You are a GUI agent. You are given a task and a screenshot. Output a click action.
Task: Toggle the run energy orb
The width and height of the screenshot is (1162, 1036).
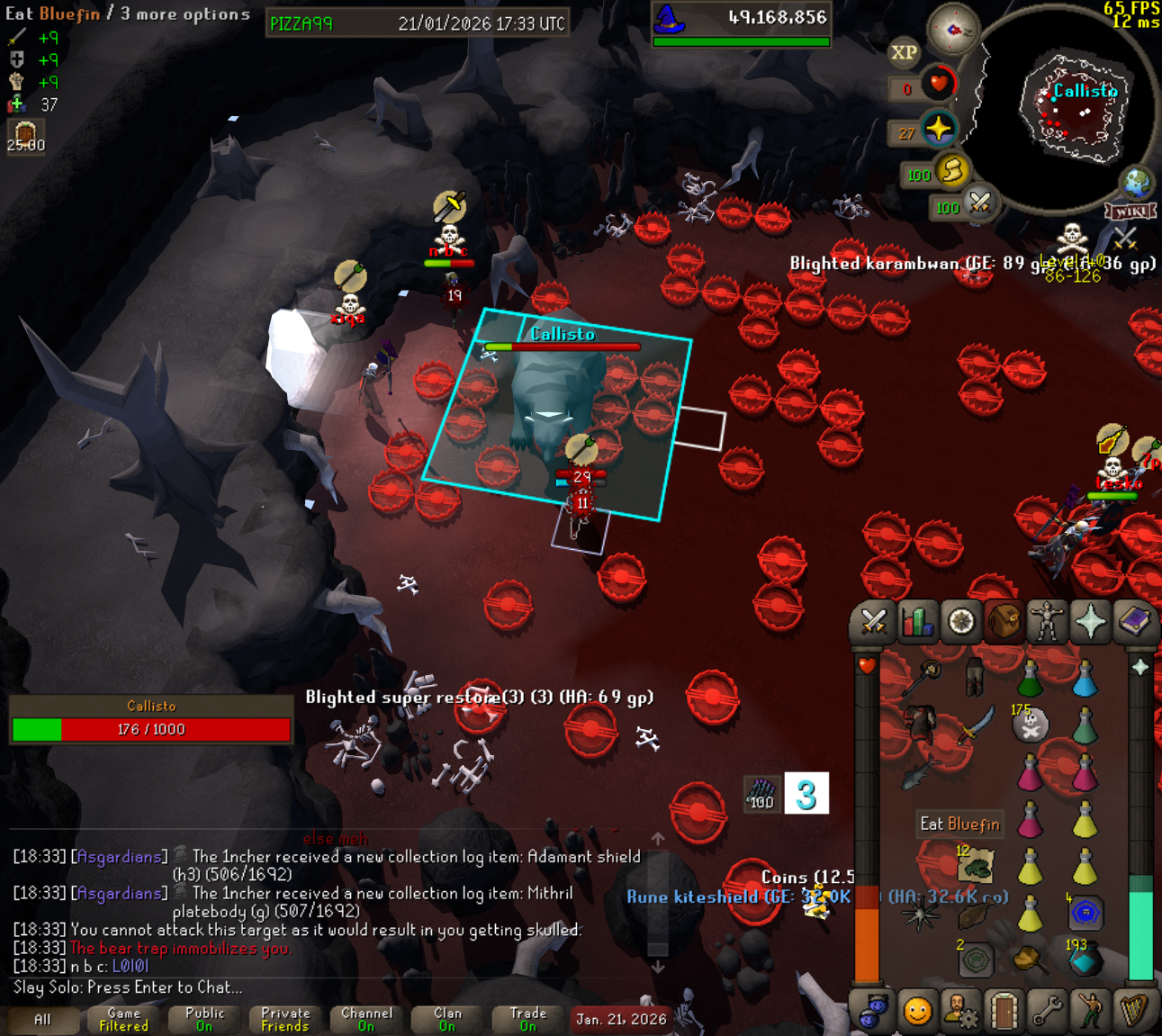click(x=951, y=170)
